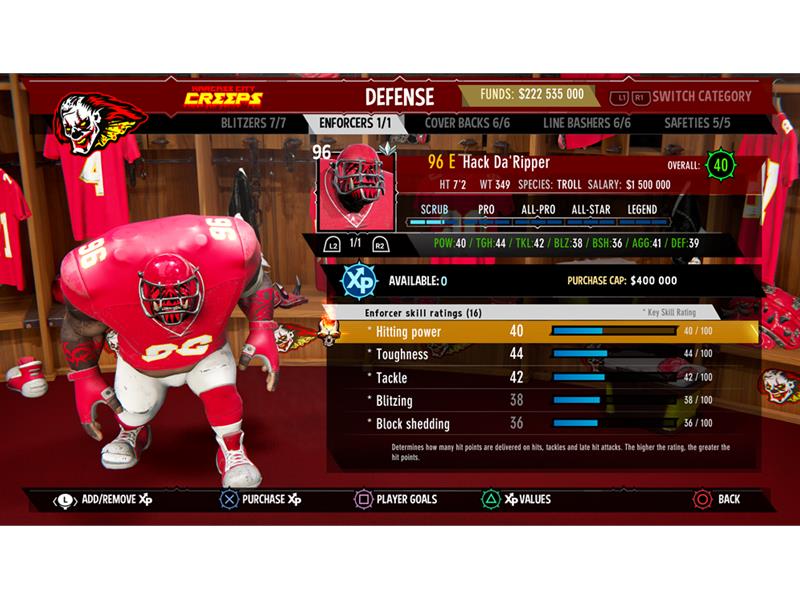Switch to the Blitzers 7/7 tab
This screenshot has height=600, width=800.
pyautogui.click(x=253, y=123)
